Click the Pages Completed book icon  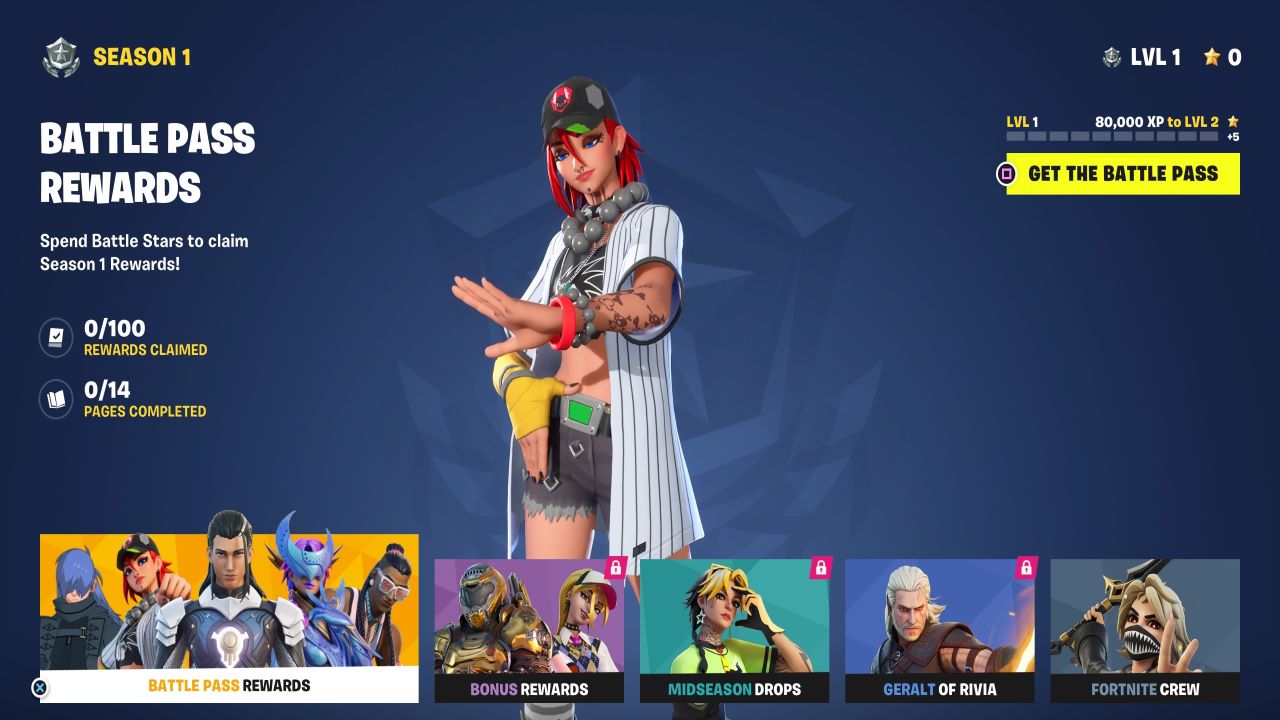click(x=55, y=396)
